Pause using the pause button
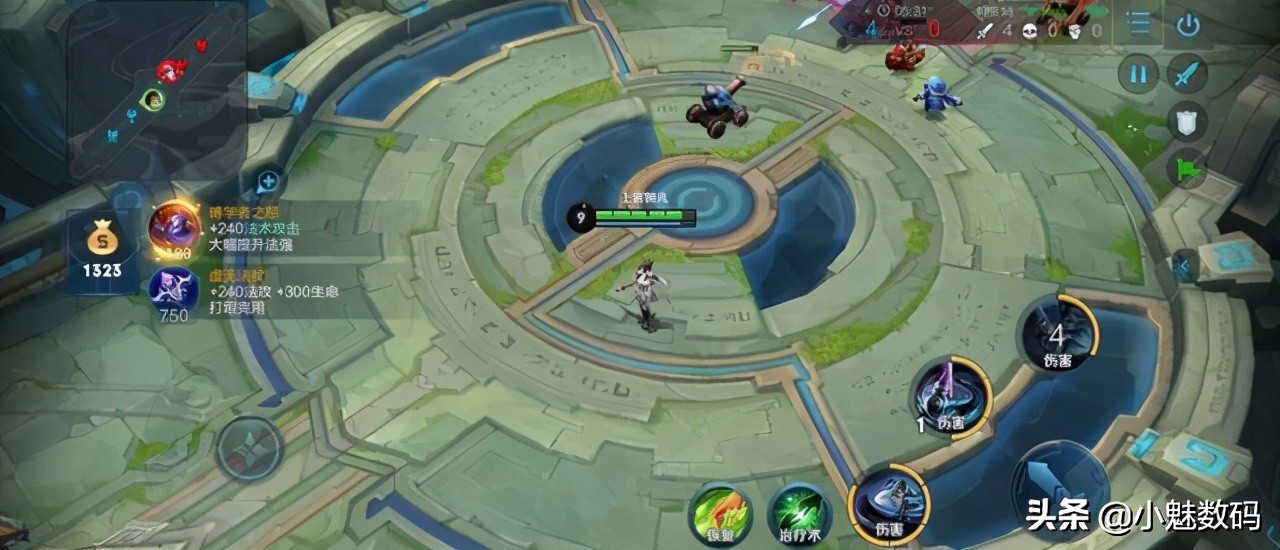This screenshot has height=550, width=1280. [1138, 74]
